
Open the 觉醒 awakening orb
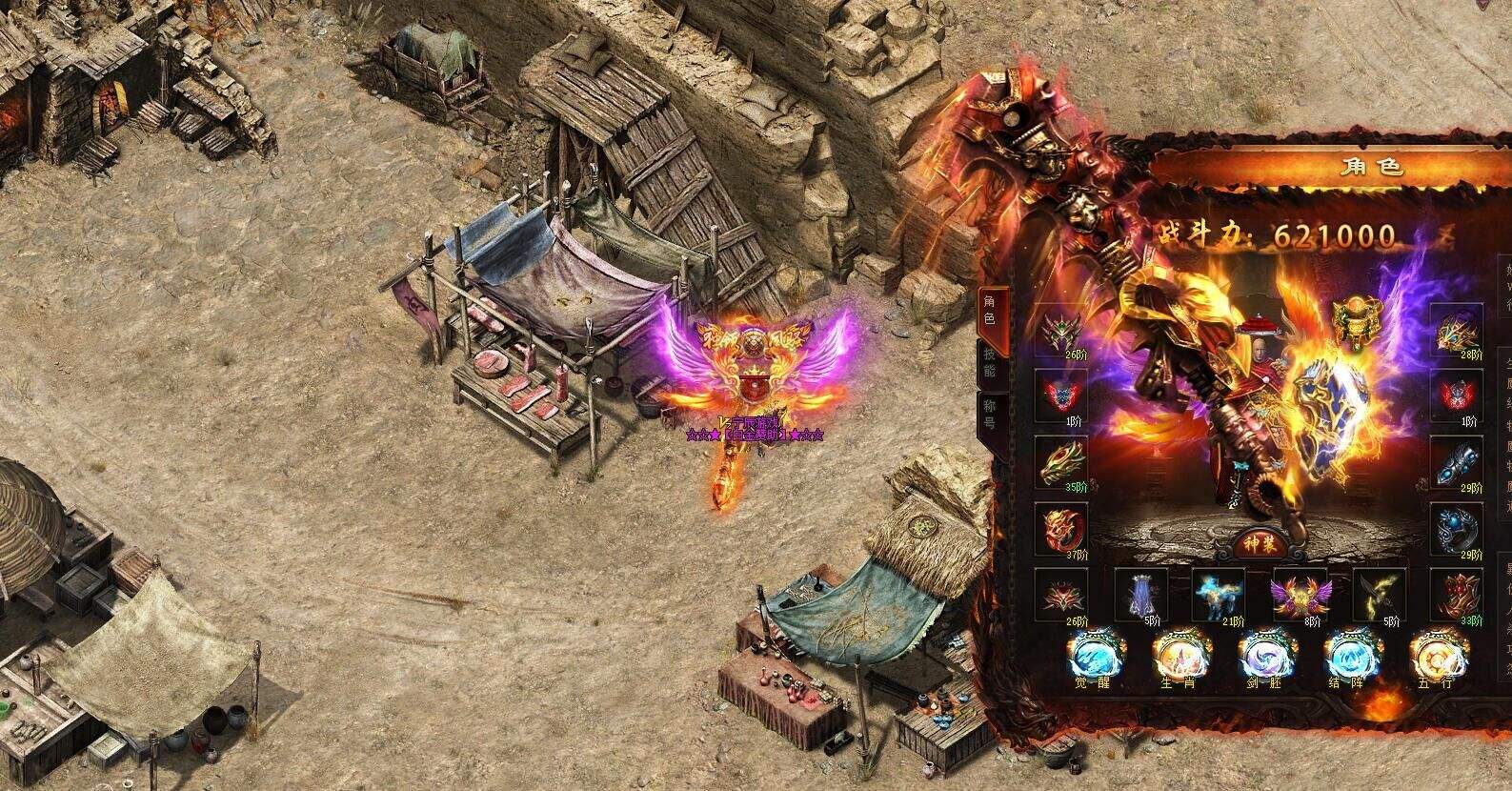pyautogui.click(x=1092, y=657)
